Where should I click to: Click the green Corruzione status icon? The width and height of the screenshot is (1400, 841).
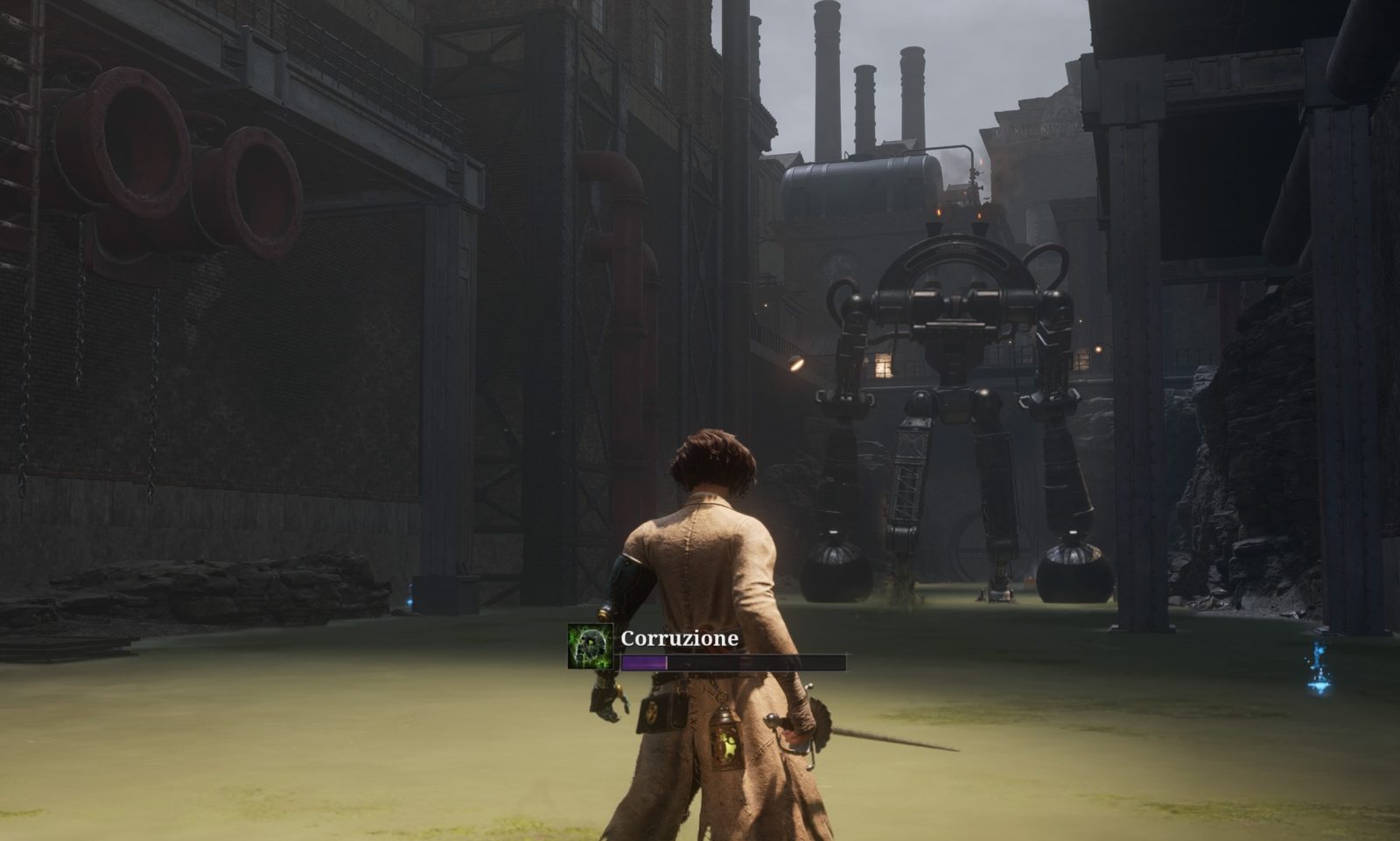point(590,647)
